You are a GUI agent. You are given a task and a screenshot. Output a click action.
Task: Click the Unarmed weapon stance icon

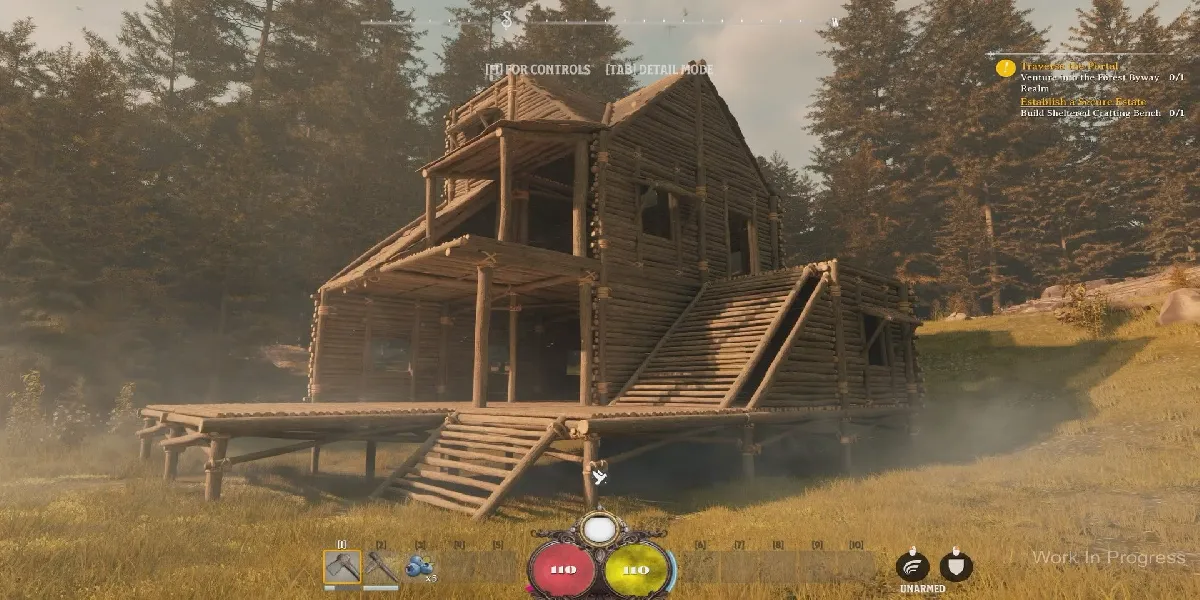pos(912,566)
